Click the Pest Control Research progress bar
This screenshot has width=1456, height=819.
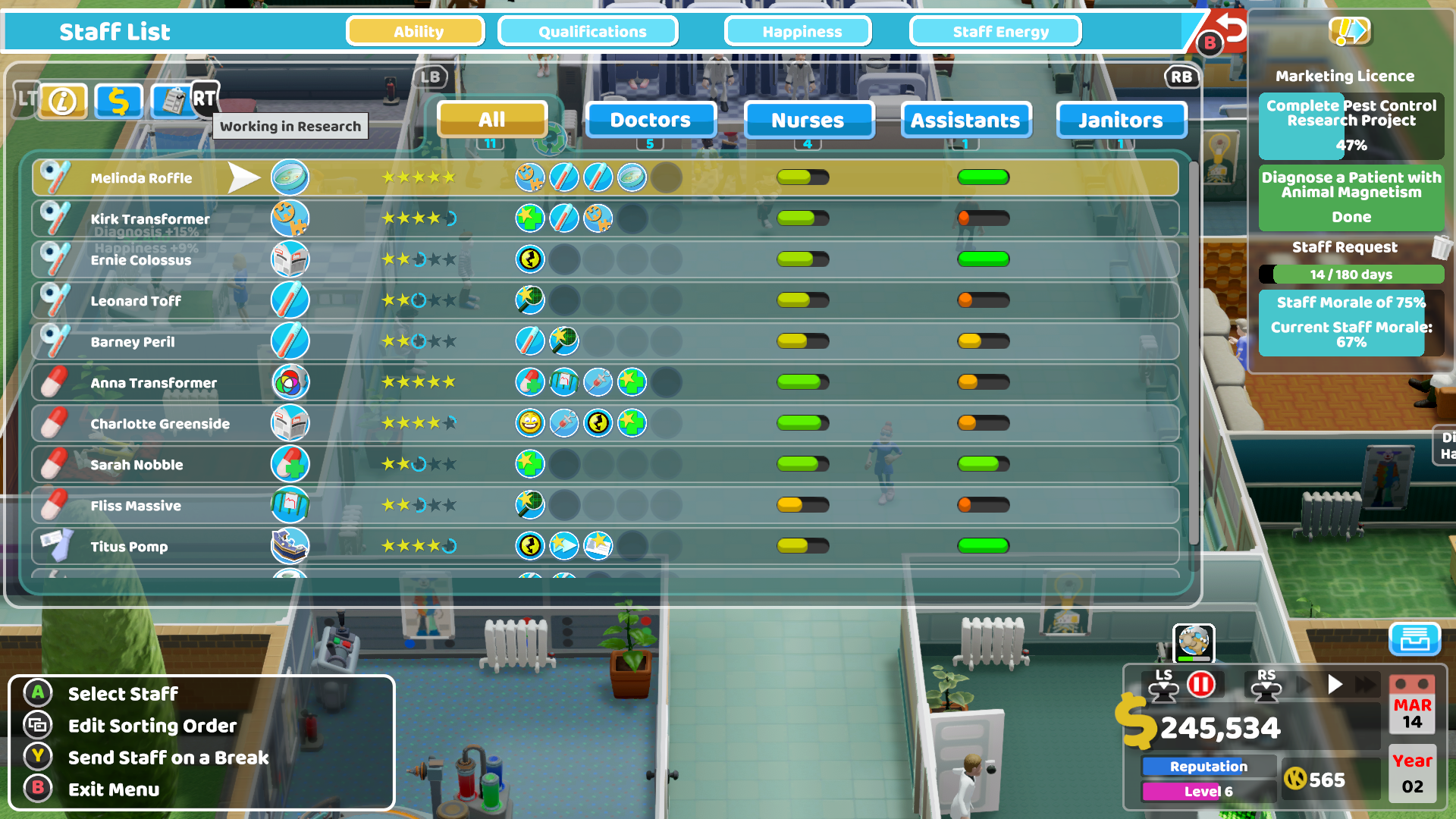(x=1350, y=126)
